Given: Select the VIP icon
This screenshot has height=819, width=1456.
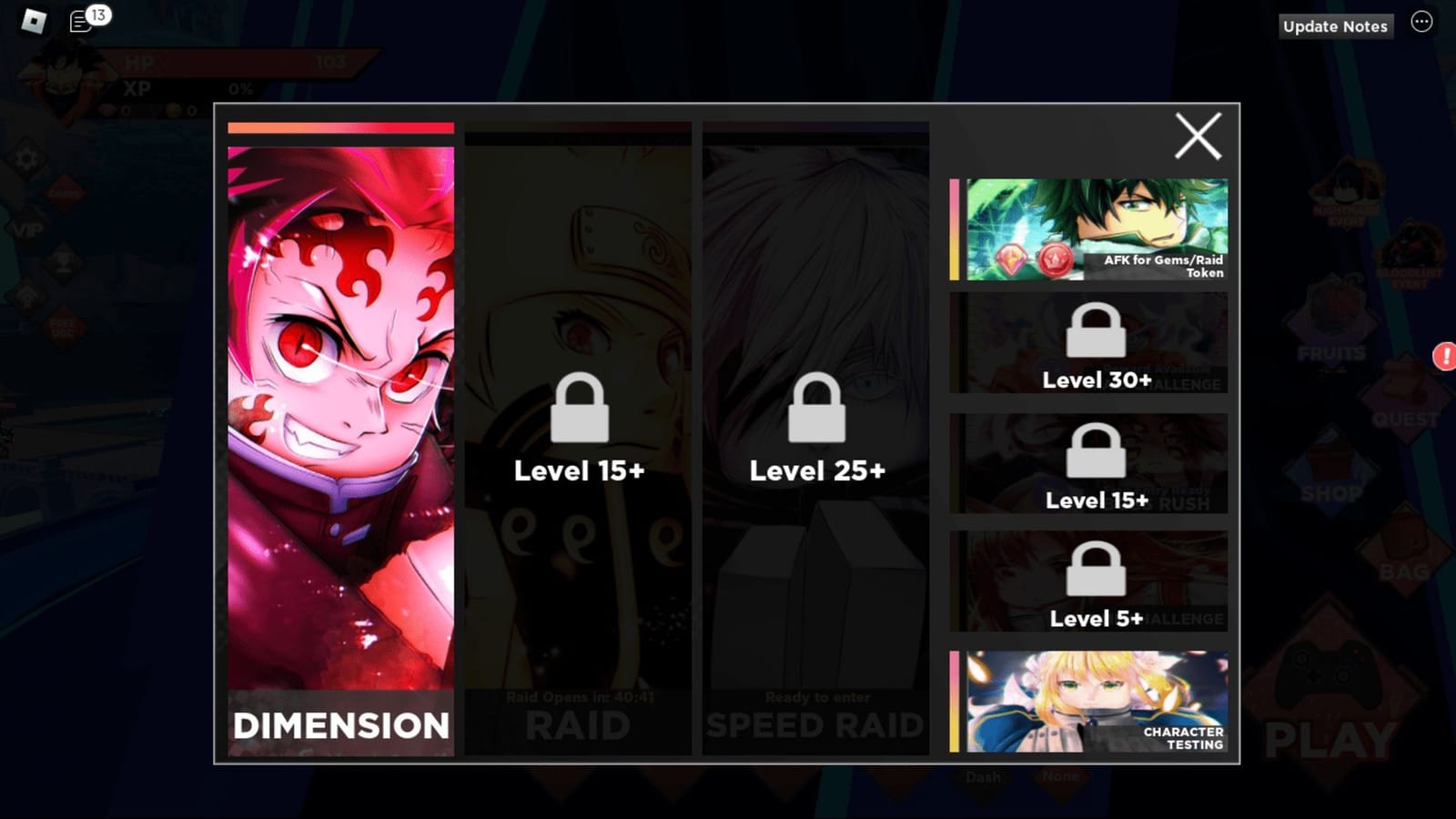Looking at the screenshot, I should (26, 228).
